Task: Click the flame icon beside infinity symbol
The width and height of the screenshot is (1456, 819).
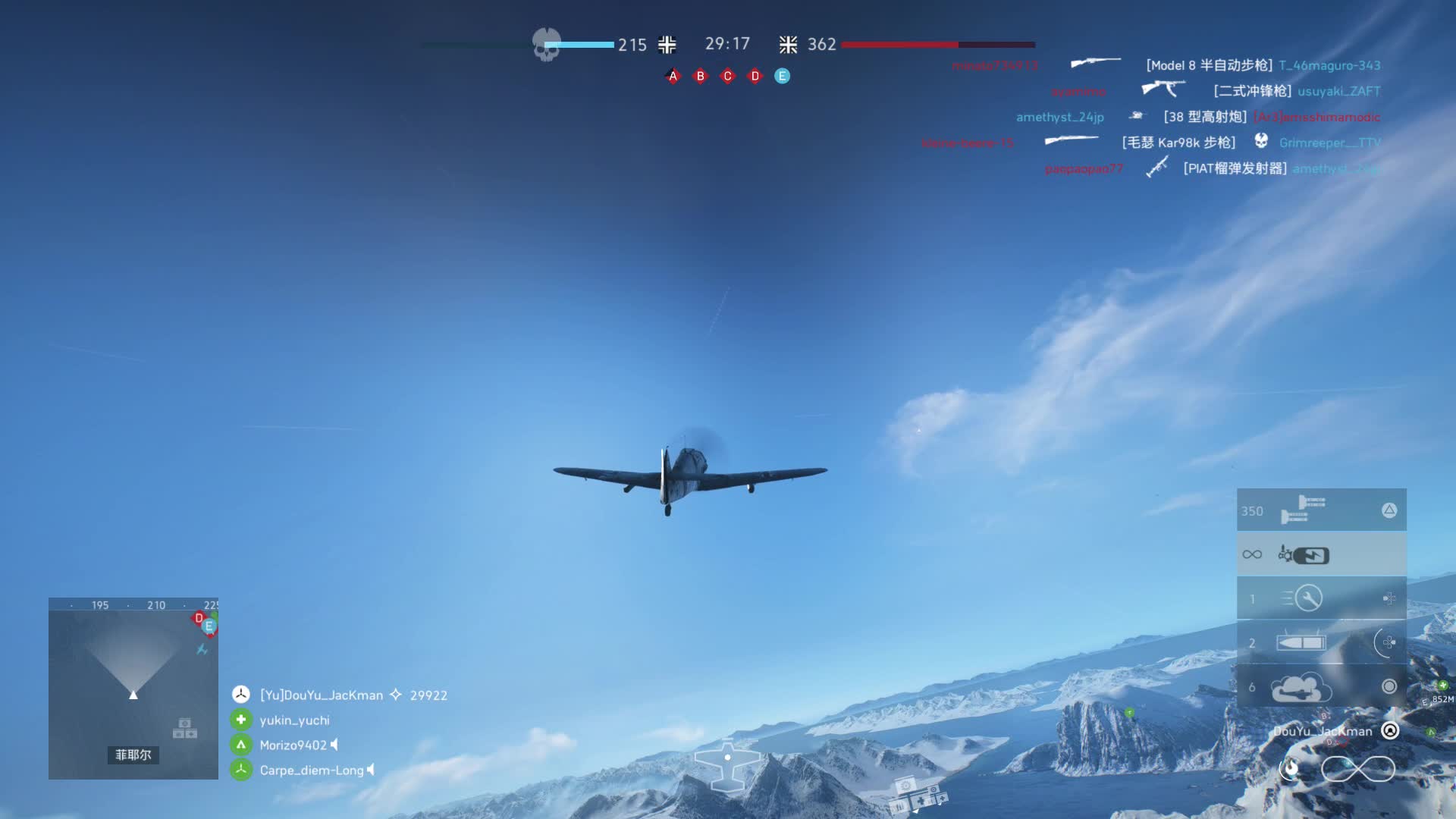Action: (x=1290, y=768)
